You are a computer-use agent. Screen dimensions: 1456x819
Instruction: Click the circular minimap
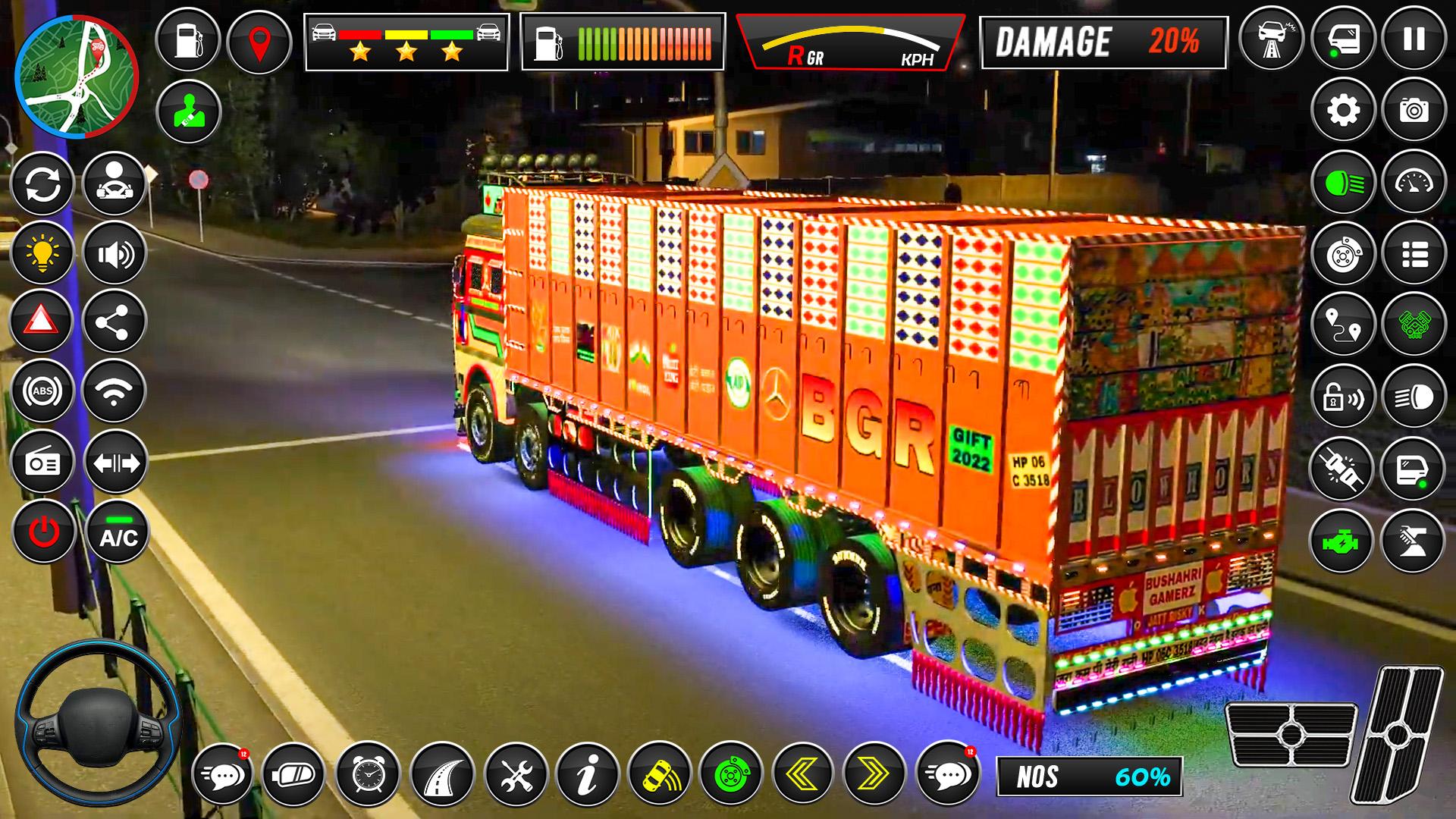pyautogui.click(x=76, y=76)
